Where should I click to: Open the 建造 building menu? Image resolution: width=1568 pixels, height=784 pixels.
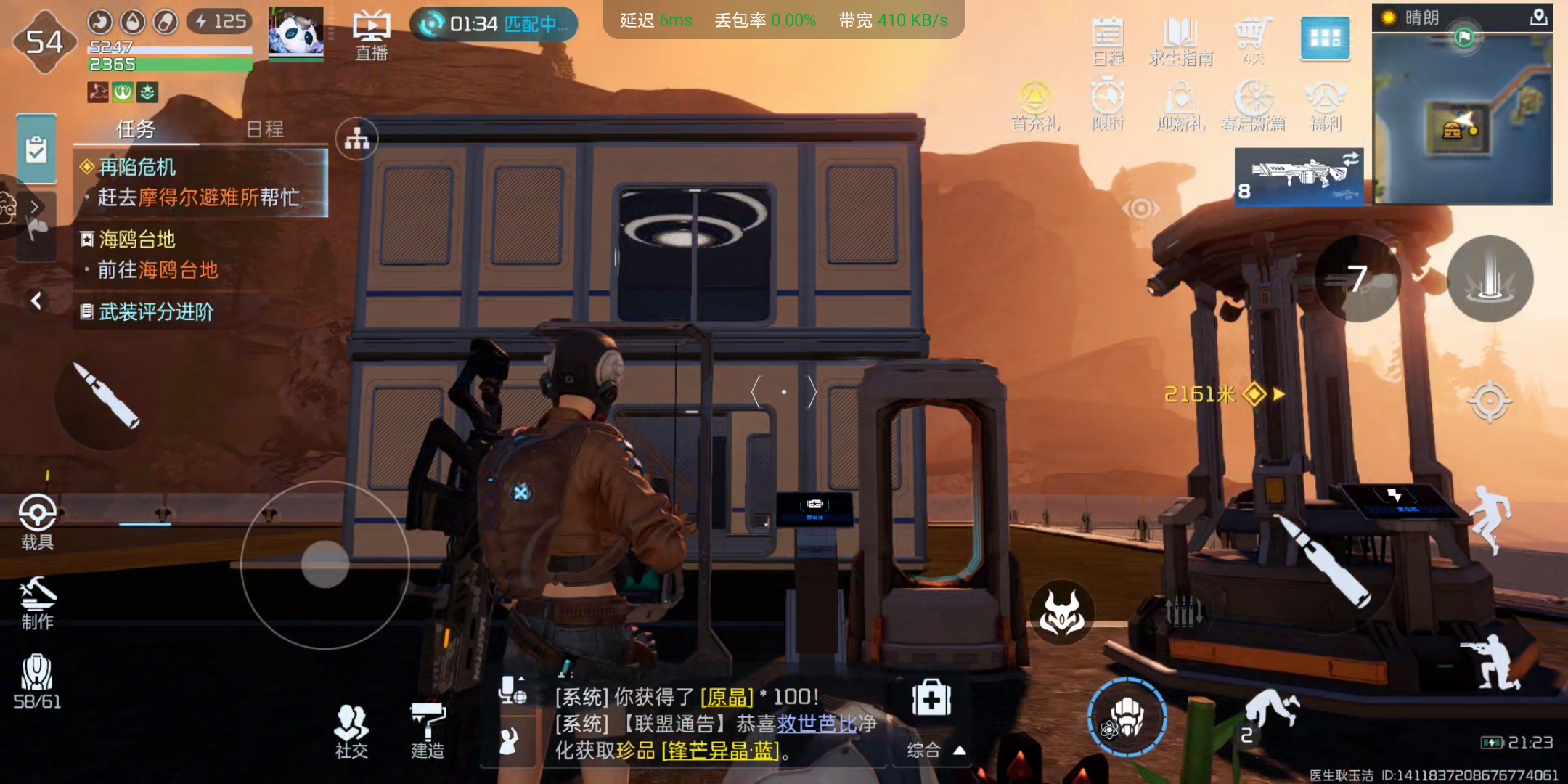pos(428,730)
